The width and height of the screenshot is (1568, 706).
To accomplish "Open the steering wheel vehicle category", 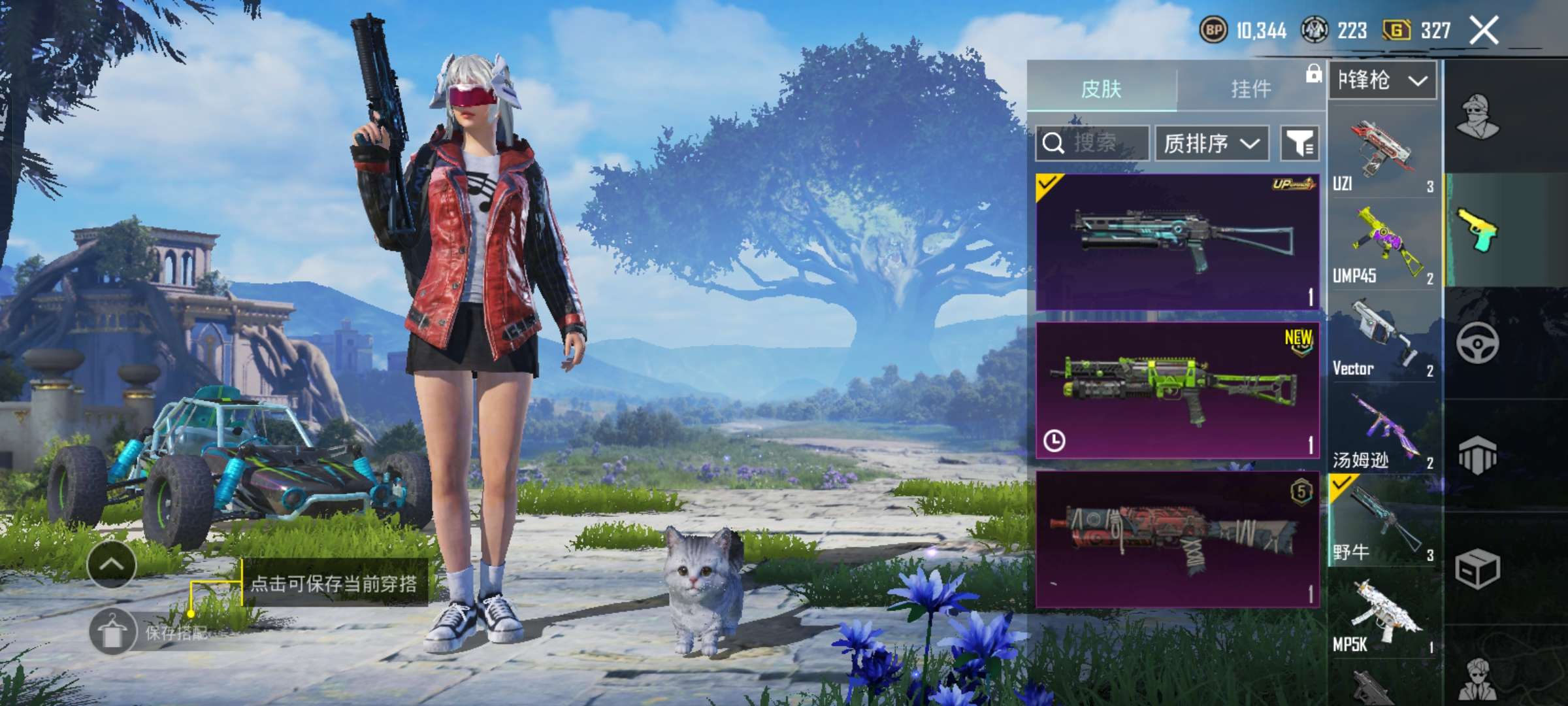I will click(x=1478, y=343).
